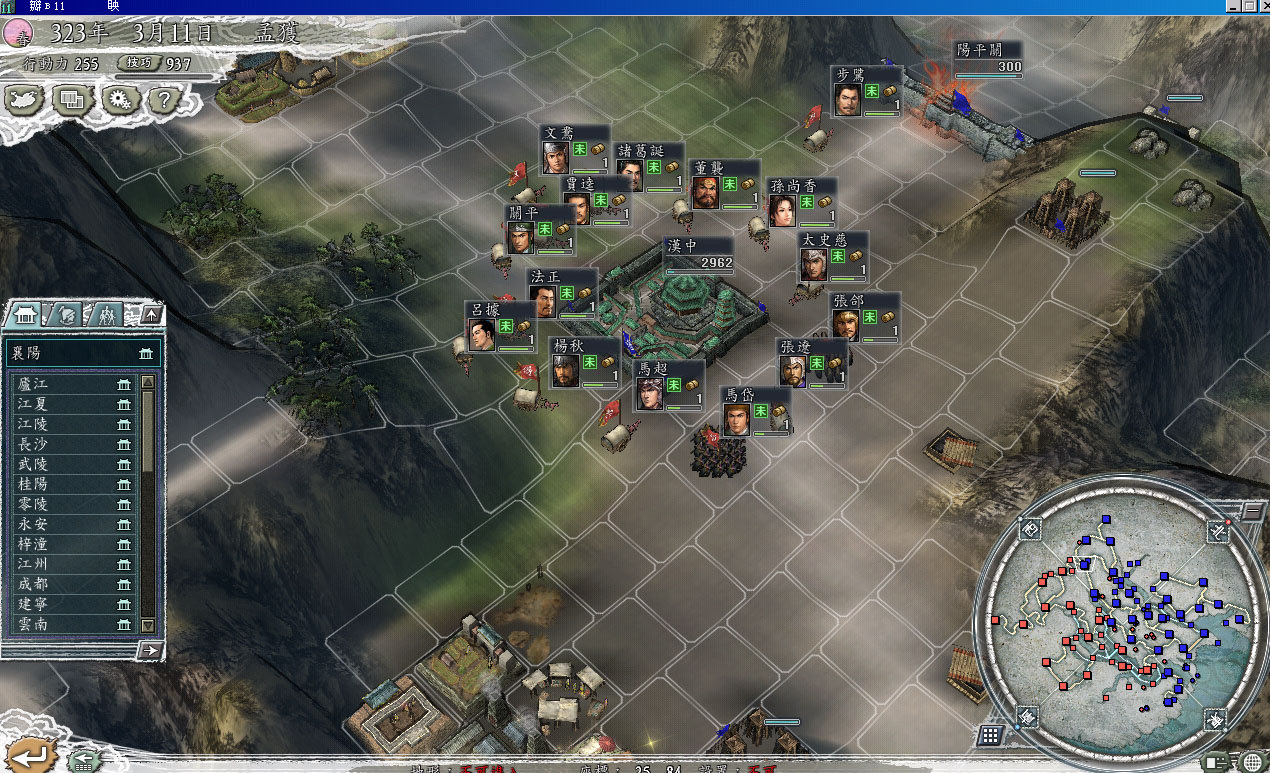Image resolution: width=1270 pixels, height=773 pixels.
Task: Click the overlapping windows button
Action: pyautogui.click(x=73, y=100)
